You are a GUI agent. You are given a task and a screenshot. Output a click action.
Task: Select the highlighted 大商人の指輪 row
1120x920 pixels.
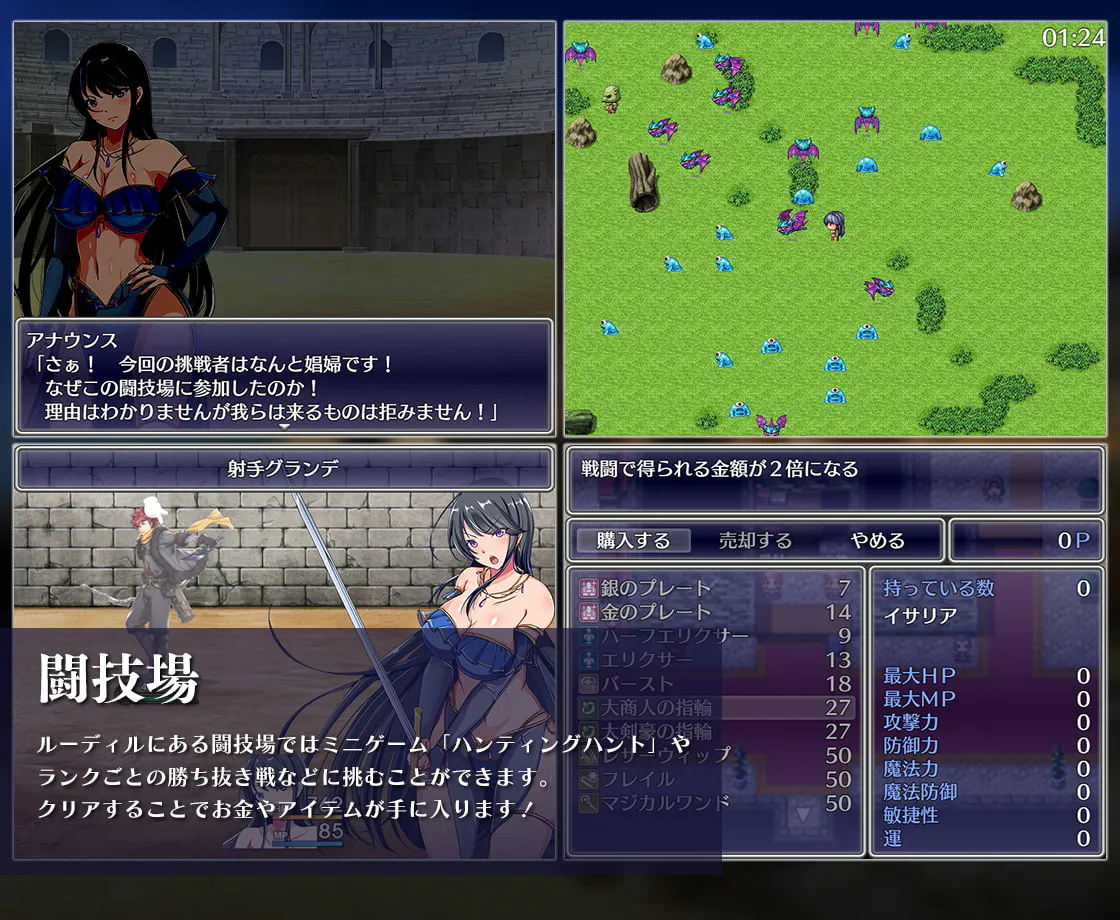[715, 708]
